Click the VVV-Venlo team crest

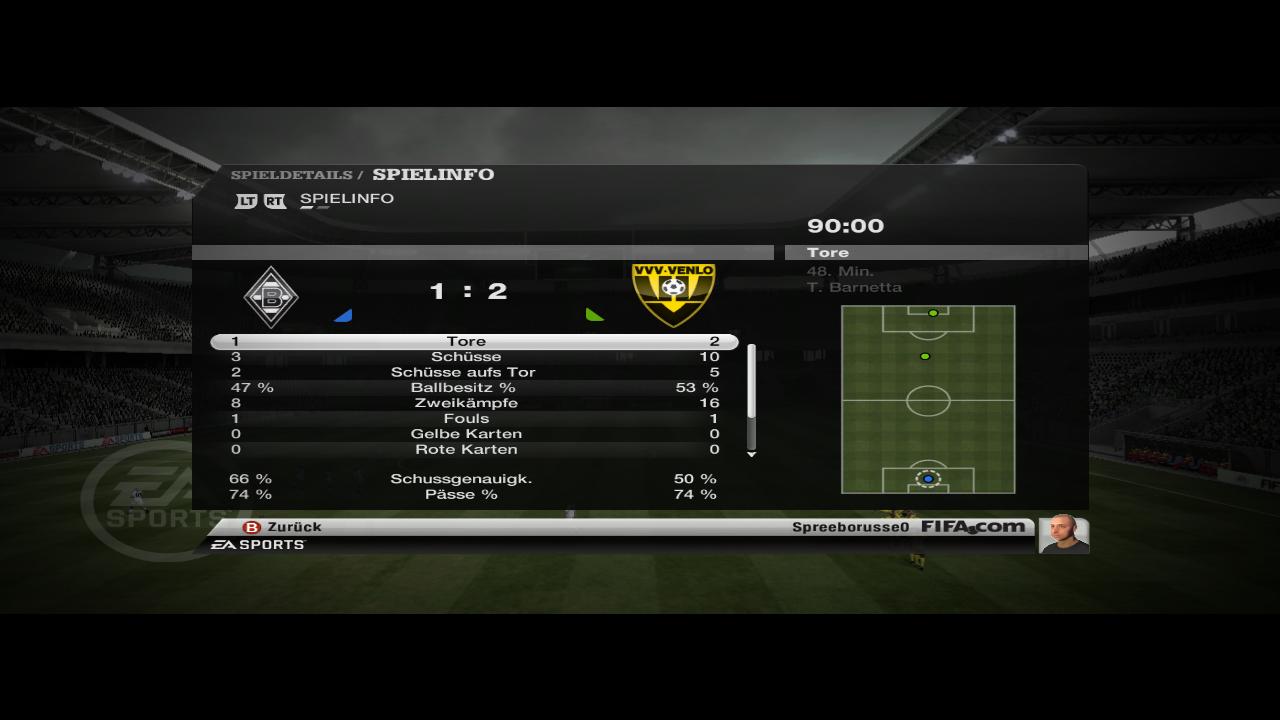pyautogui.click(x=673, y=294)
